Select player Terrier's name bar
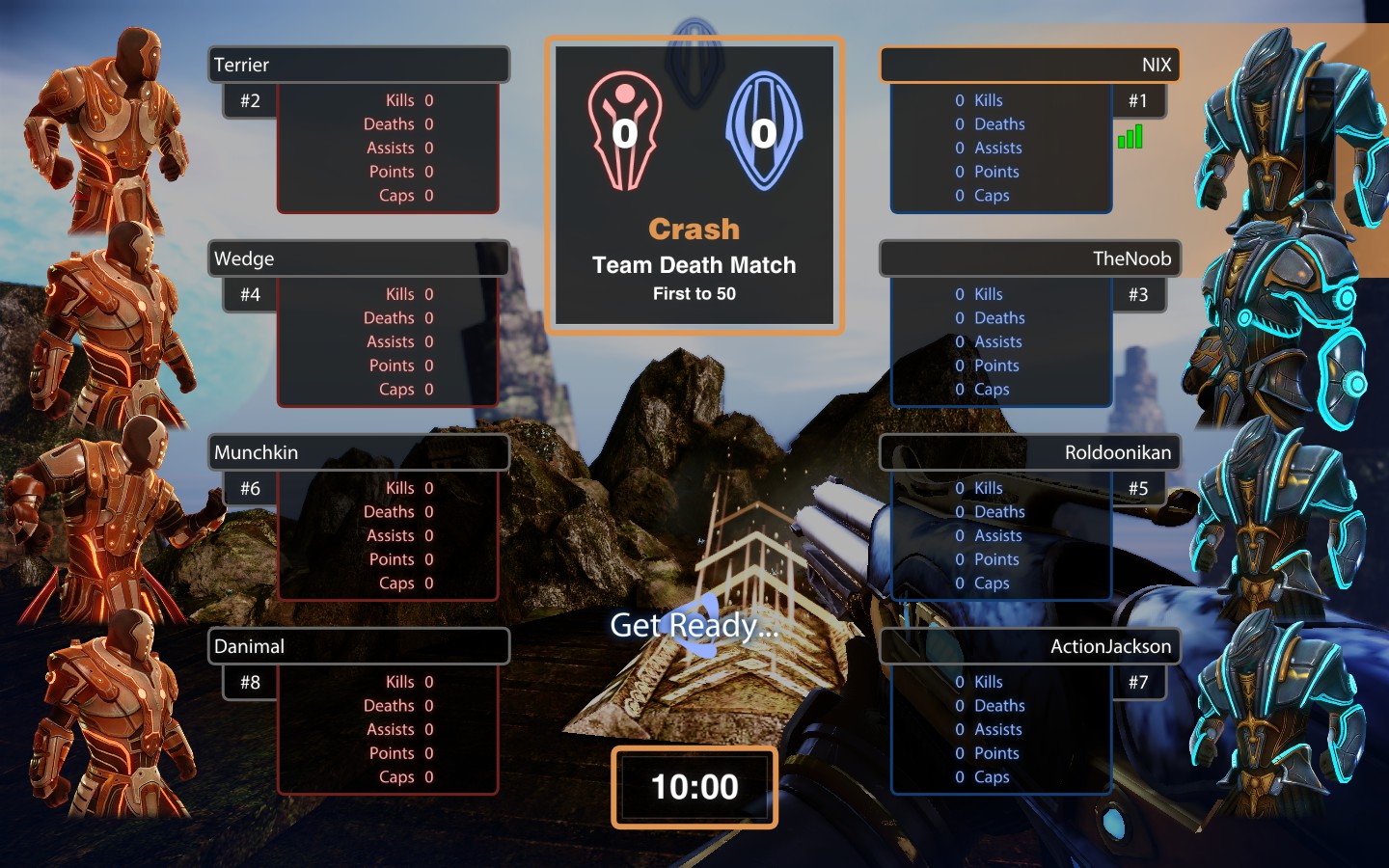Screen dimensions: 1389x868 point(359,65)
